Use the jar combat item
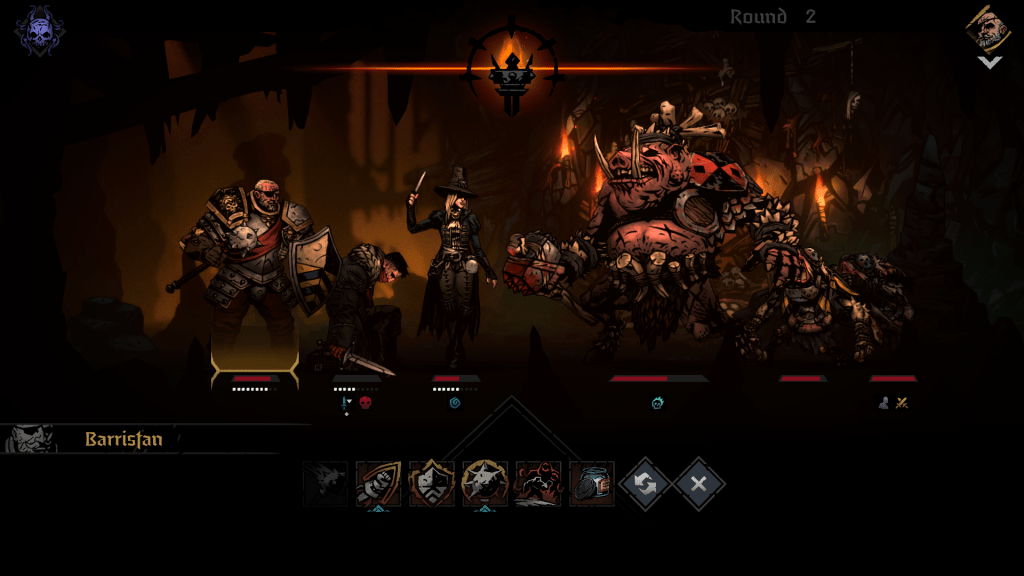The width and height of the screenshot is (1024, 576). click(x=591, y=484)
